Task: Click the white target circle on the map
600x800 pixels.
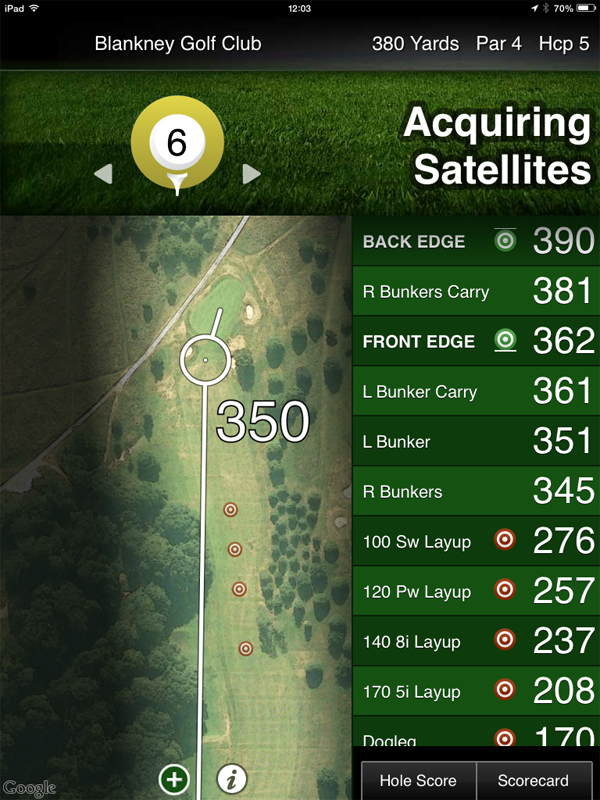Action: point(205,359)
